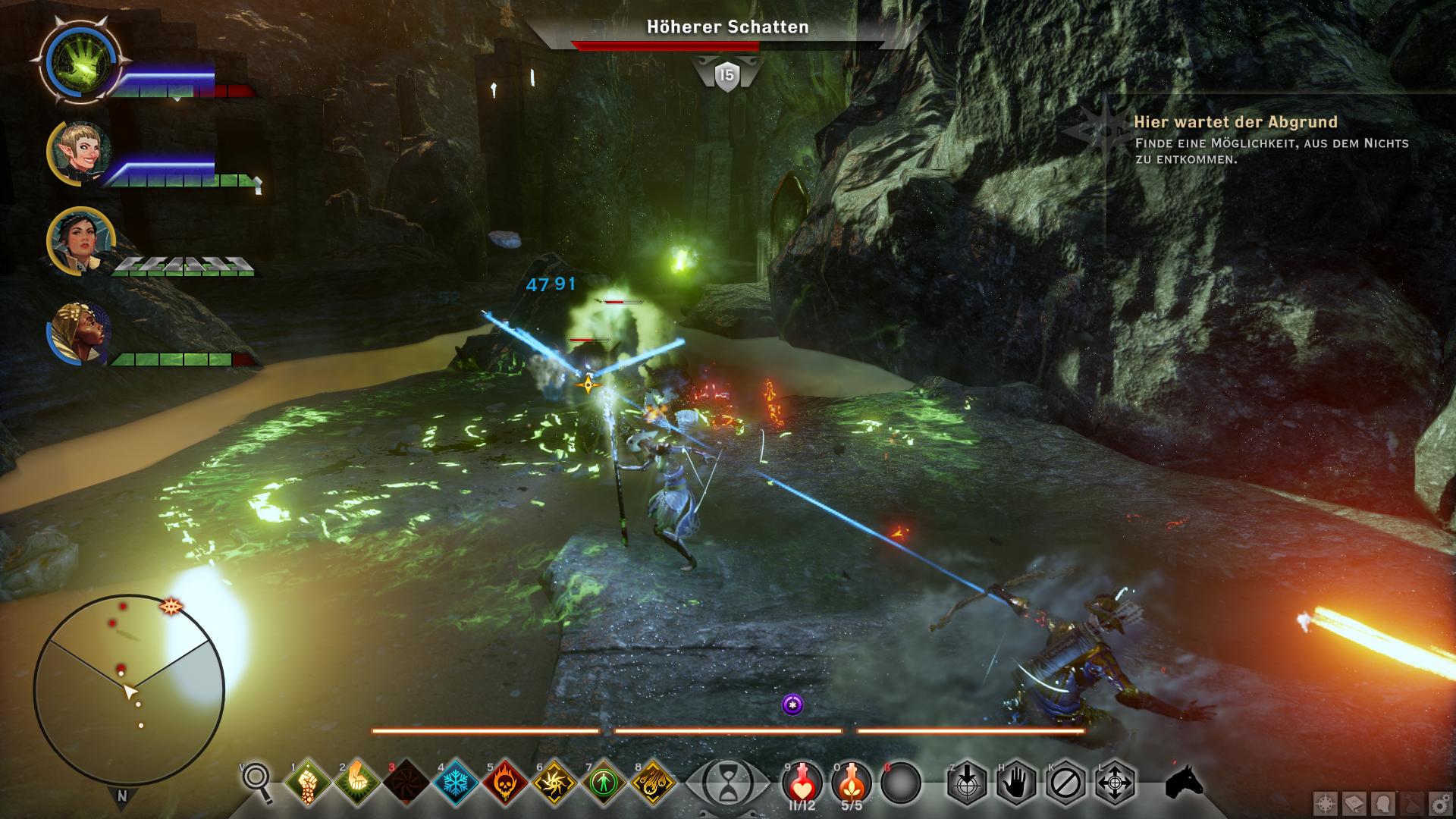Order party to attack my target
Viewport: 1456px width, 819px height.
(967, 782)
